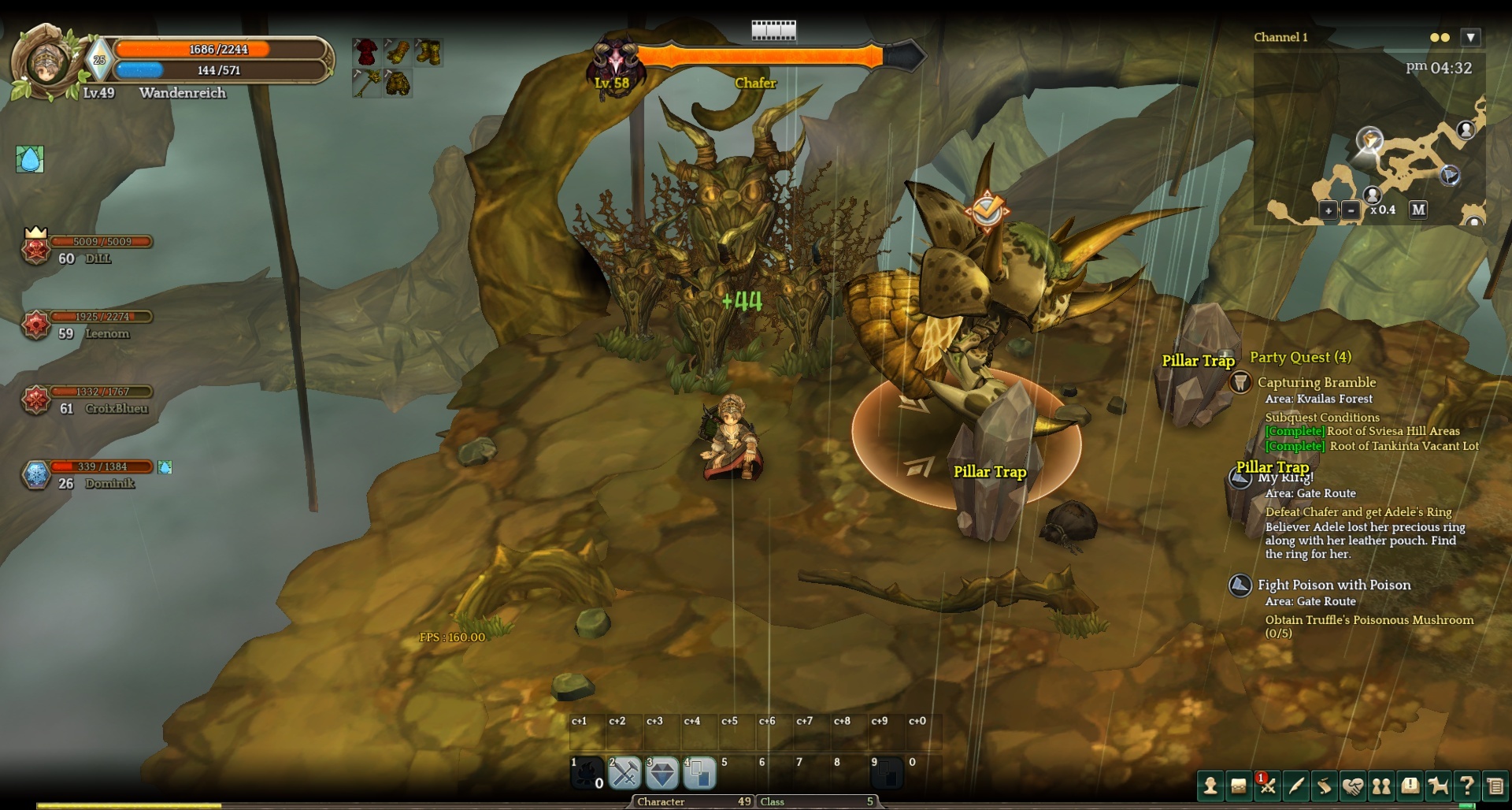Select the Capturing Bramble party quest
The image size is (1512, 810).
pos(1316,382)
